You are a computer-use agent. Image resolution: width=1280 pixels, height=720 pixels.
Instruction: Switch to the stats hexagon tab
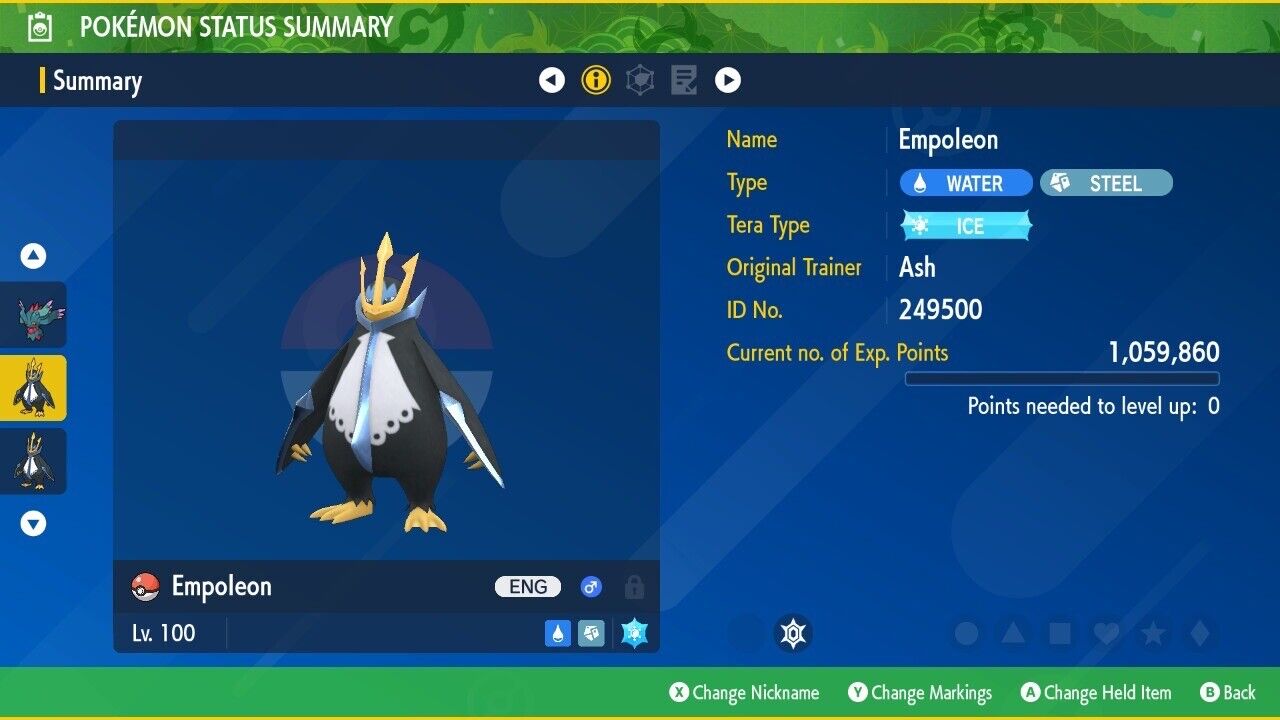640,80
